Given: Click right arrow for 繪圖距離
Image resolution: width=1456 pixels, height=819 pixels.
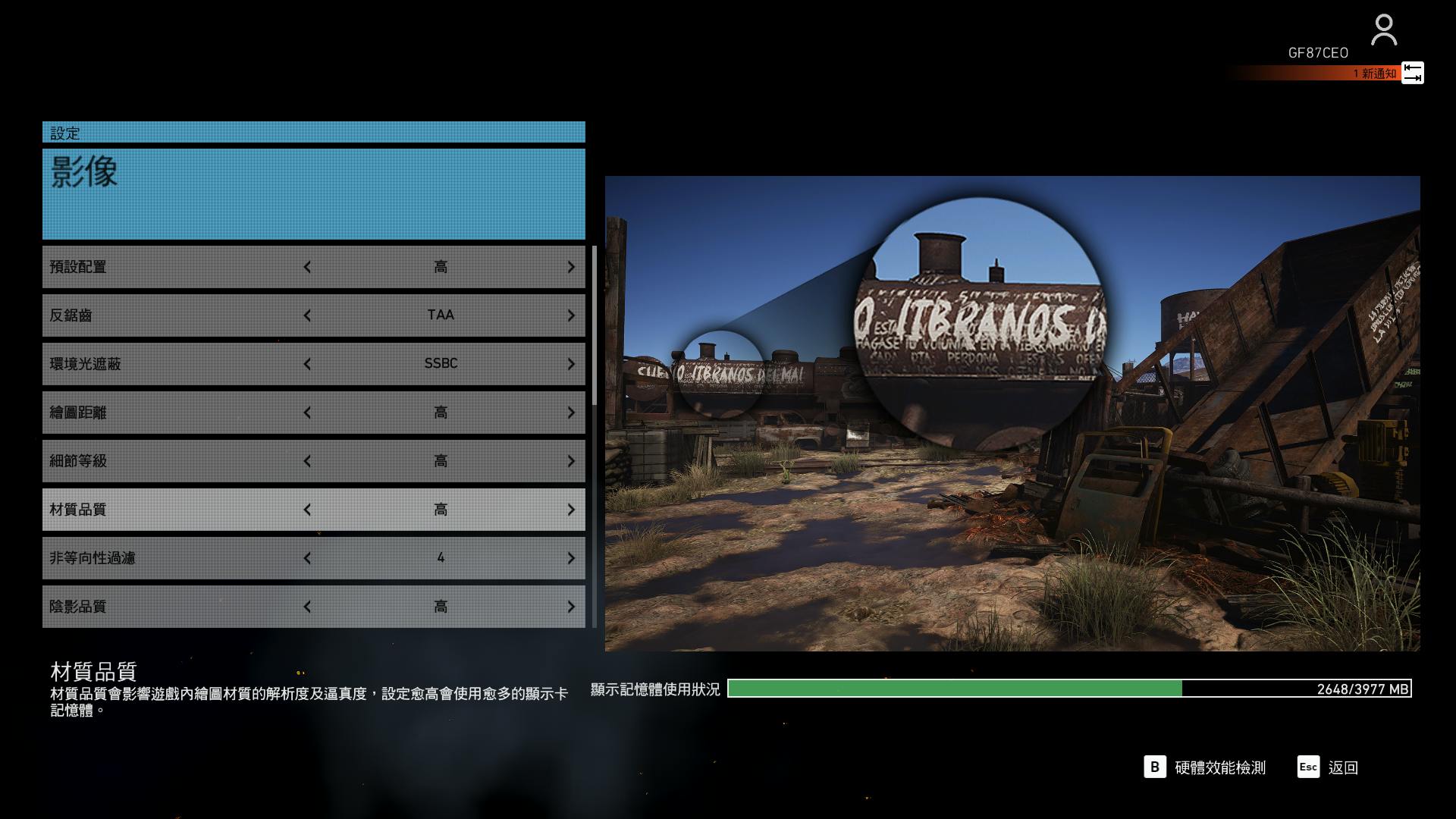Looking at the screenshot, I should (571, 413).
